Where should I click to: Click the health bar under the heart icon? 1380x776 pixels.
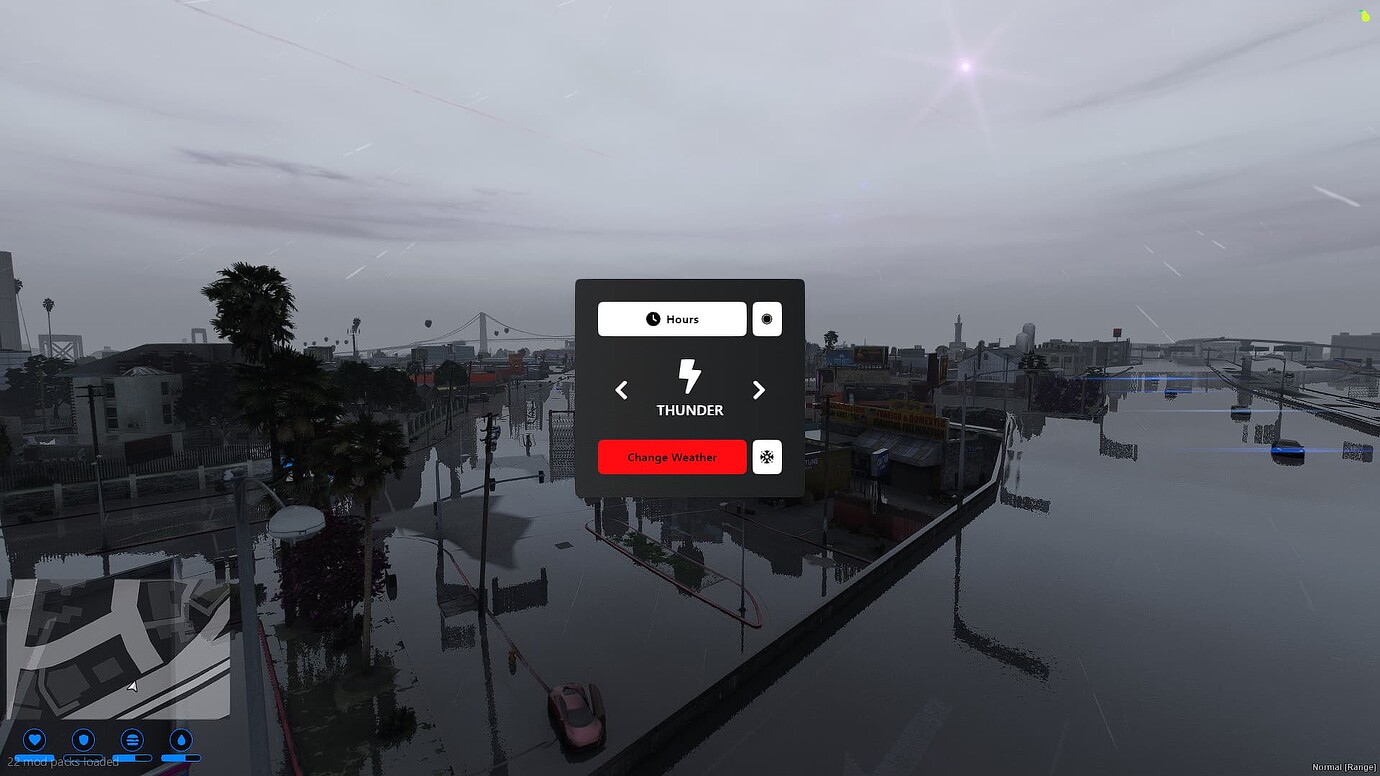(35, 757)
